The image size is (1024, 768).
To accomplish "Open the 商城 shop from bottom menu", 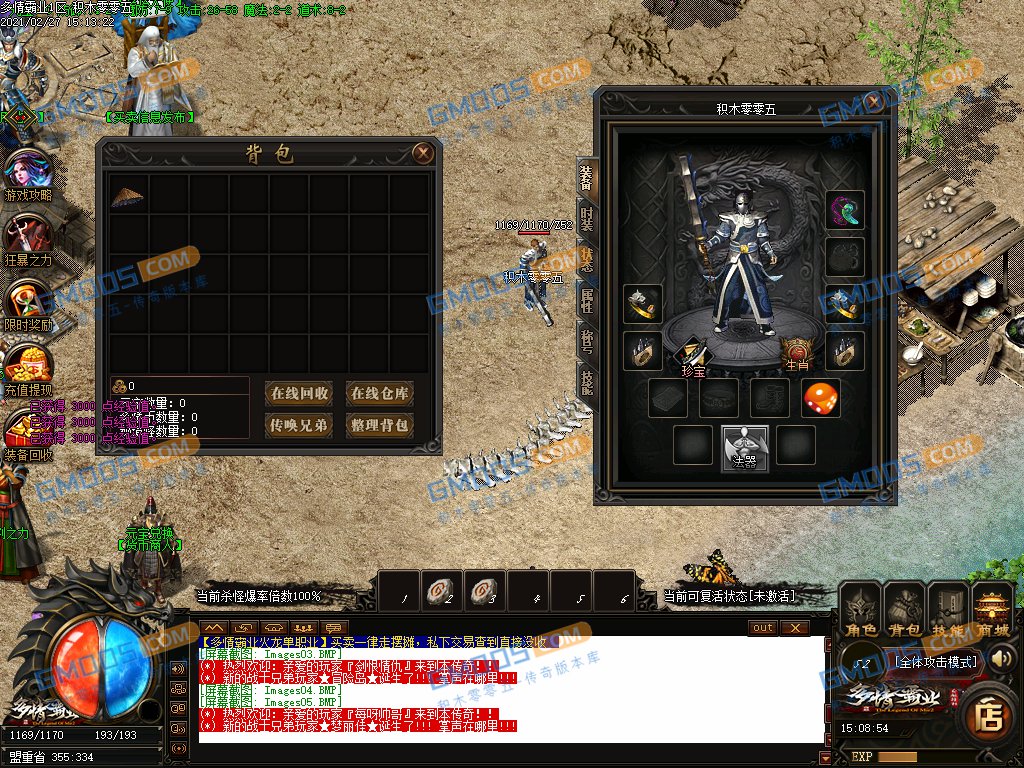I will click(x=993, y=610).
